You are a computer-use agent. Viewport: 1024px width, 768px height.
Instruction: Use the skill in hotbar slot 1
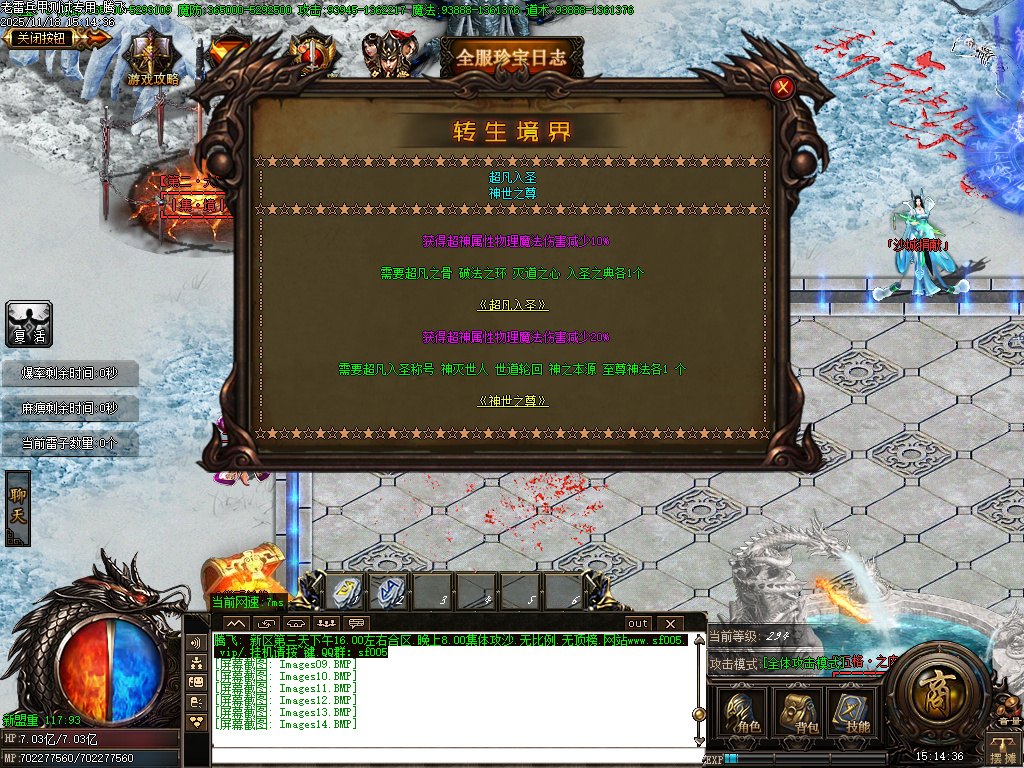(347, 592)
